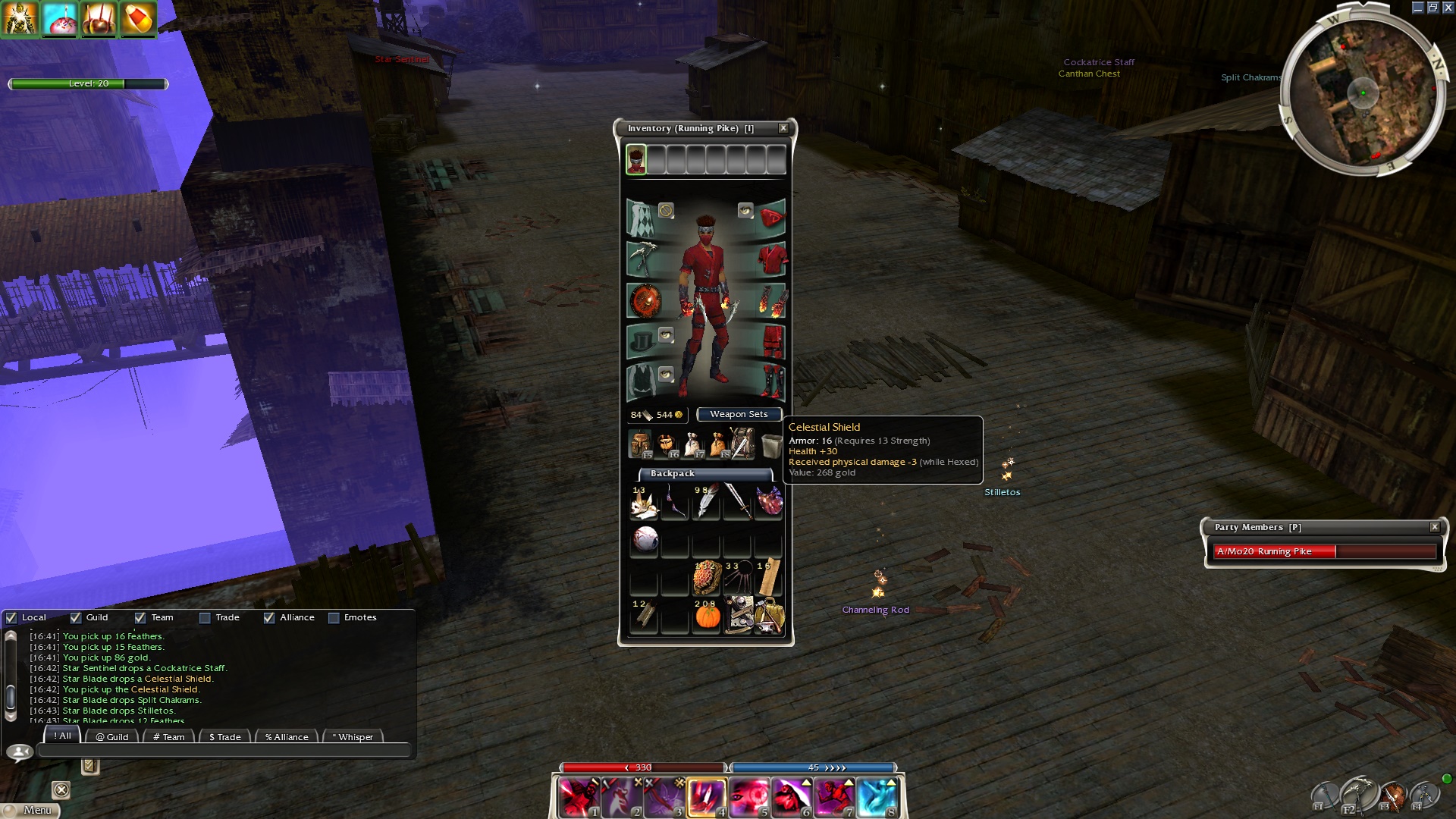This screenshot has width=1456, height=819.
Task: Click the trash bin in the inventory
Action: [x=771, y=445]
